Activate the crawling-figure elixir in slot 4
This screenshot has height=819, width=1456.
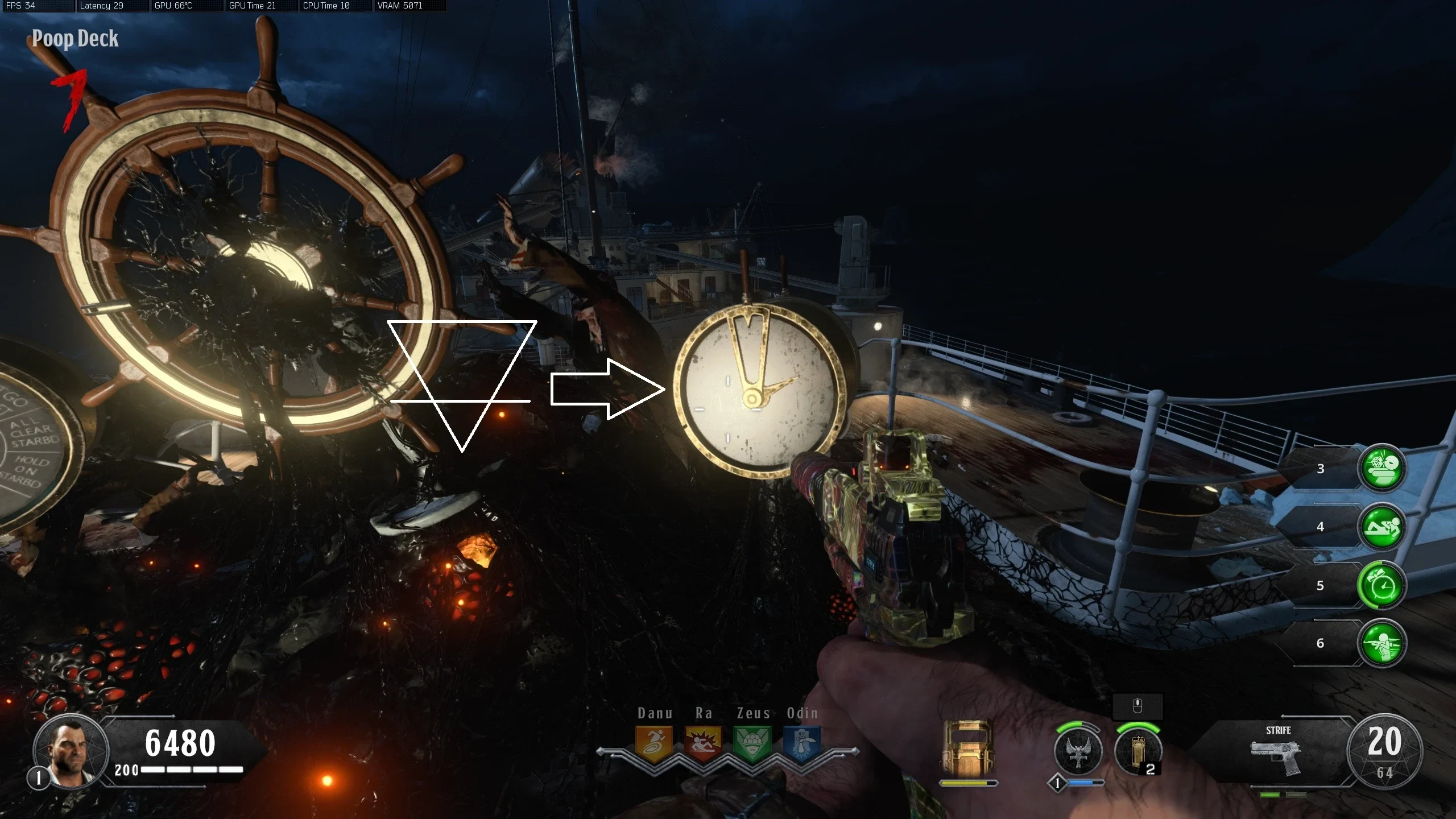pyautogui.click(x=1381, y=527)
